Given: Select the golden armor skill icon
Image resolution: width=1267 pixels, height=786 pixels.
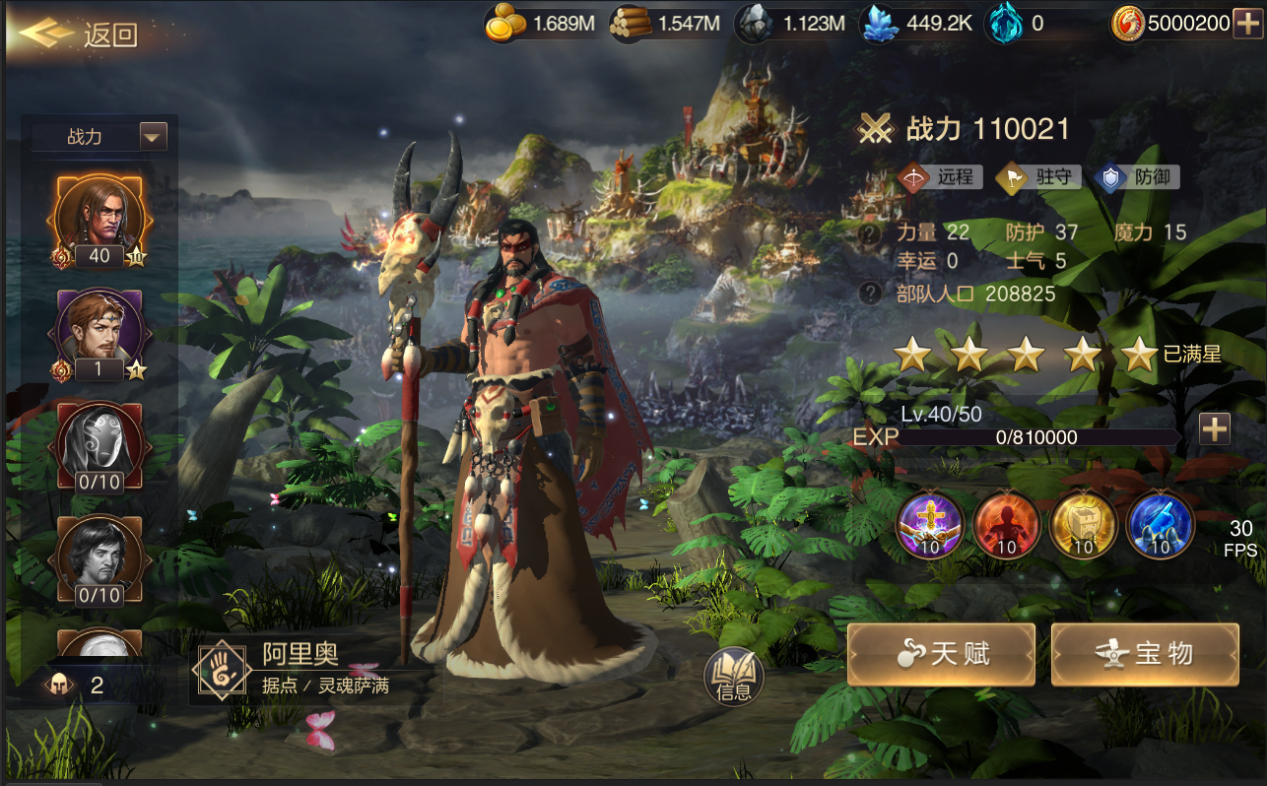Looking at the screenshot, I should coord(1083,524).
